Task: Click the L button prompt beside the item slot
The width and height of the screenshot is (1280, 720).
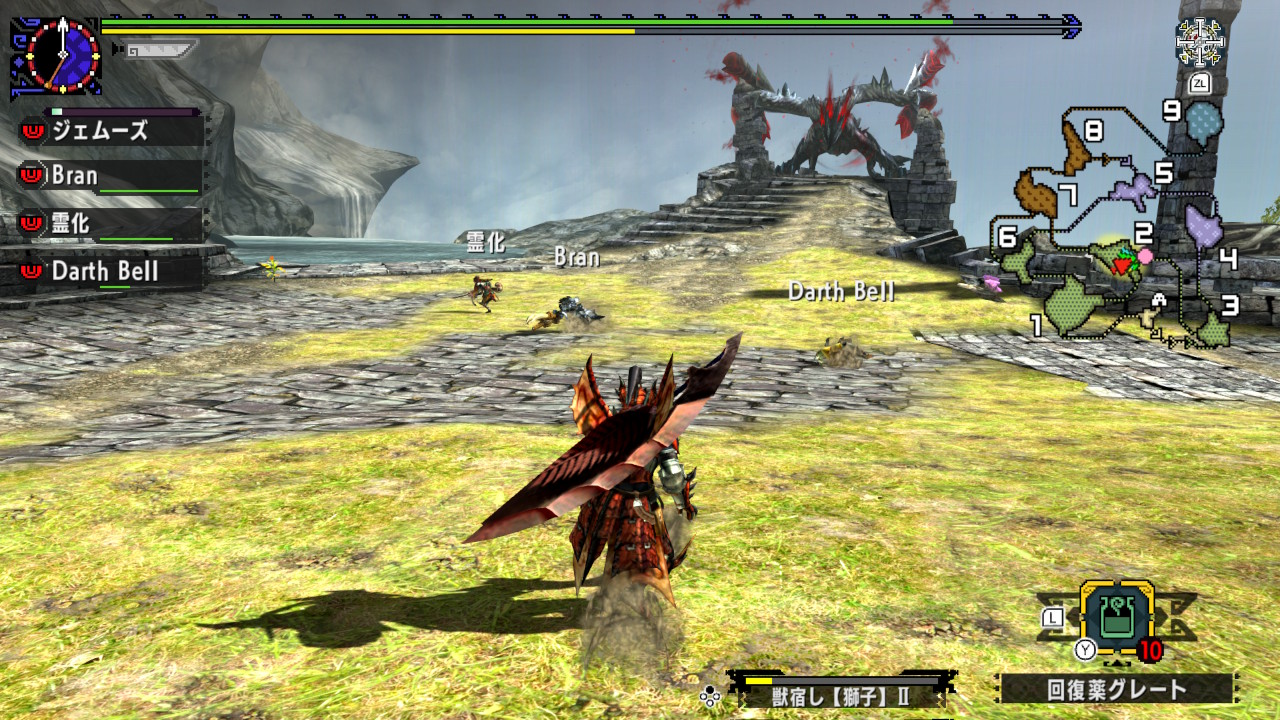Action: coord(1051,619)
